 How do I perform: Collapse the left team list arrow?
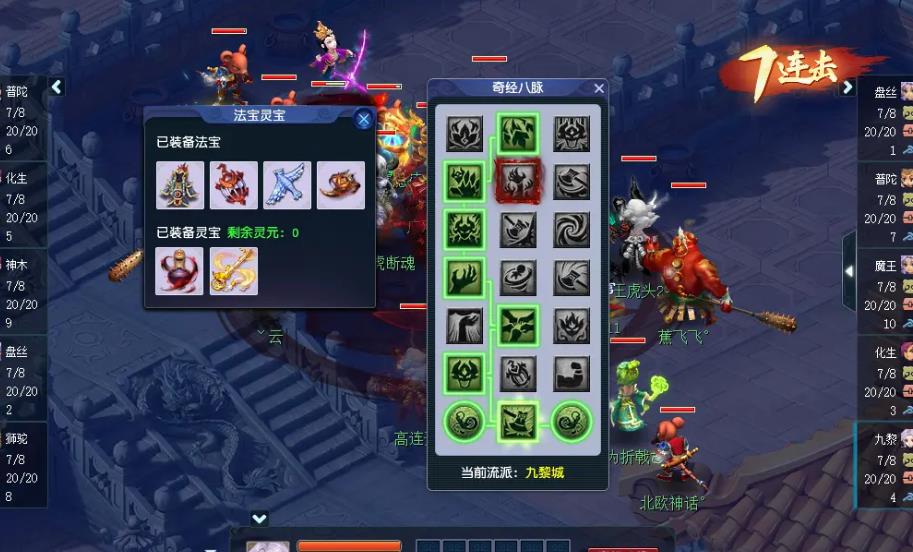[x=57, y=87]
